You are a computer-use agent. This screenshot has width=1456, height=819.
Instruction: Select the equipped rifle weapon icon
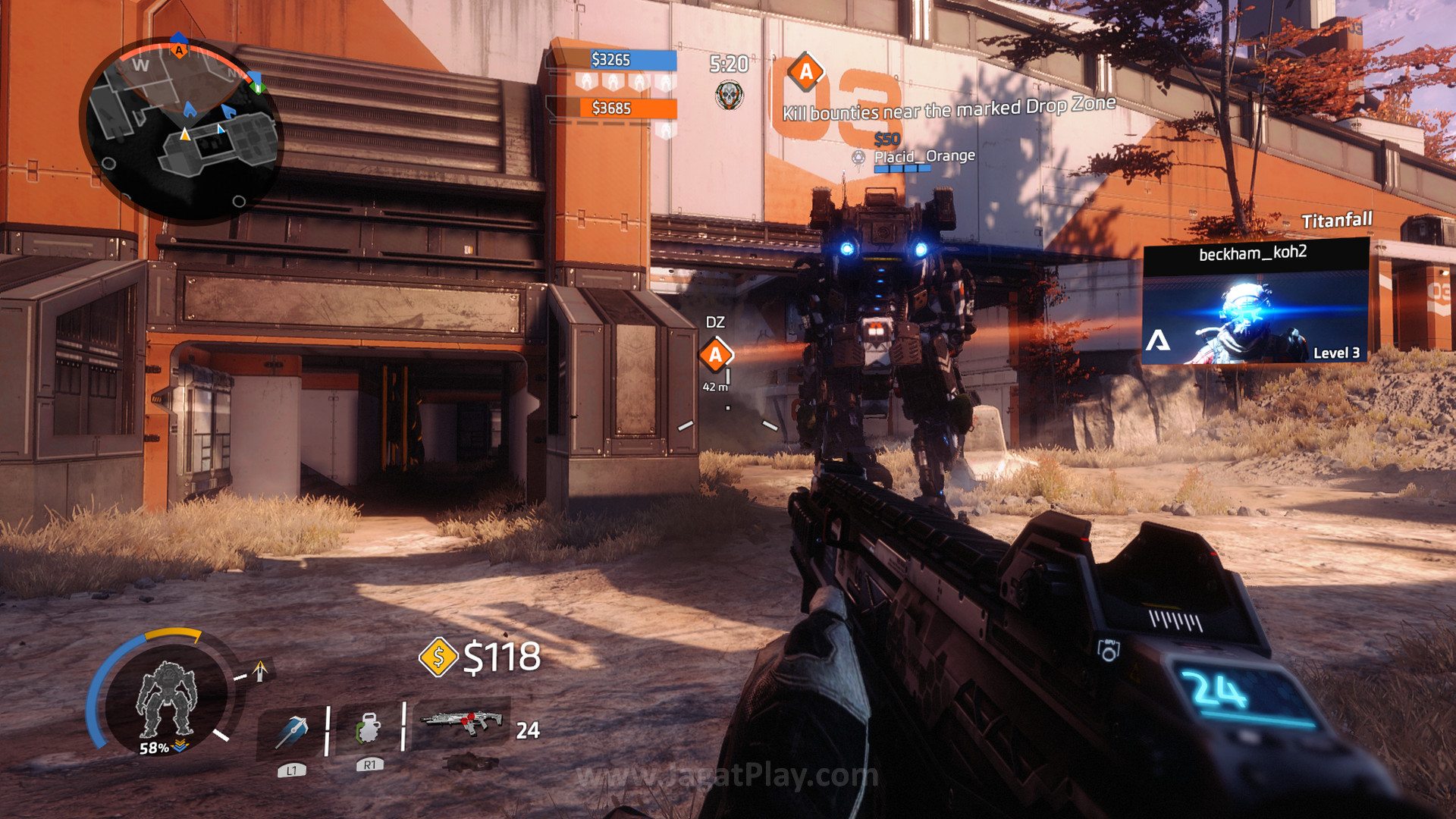point(463,722)
